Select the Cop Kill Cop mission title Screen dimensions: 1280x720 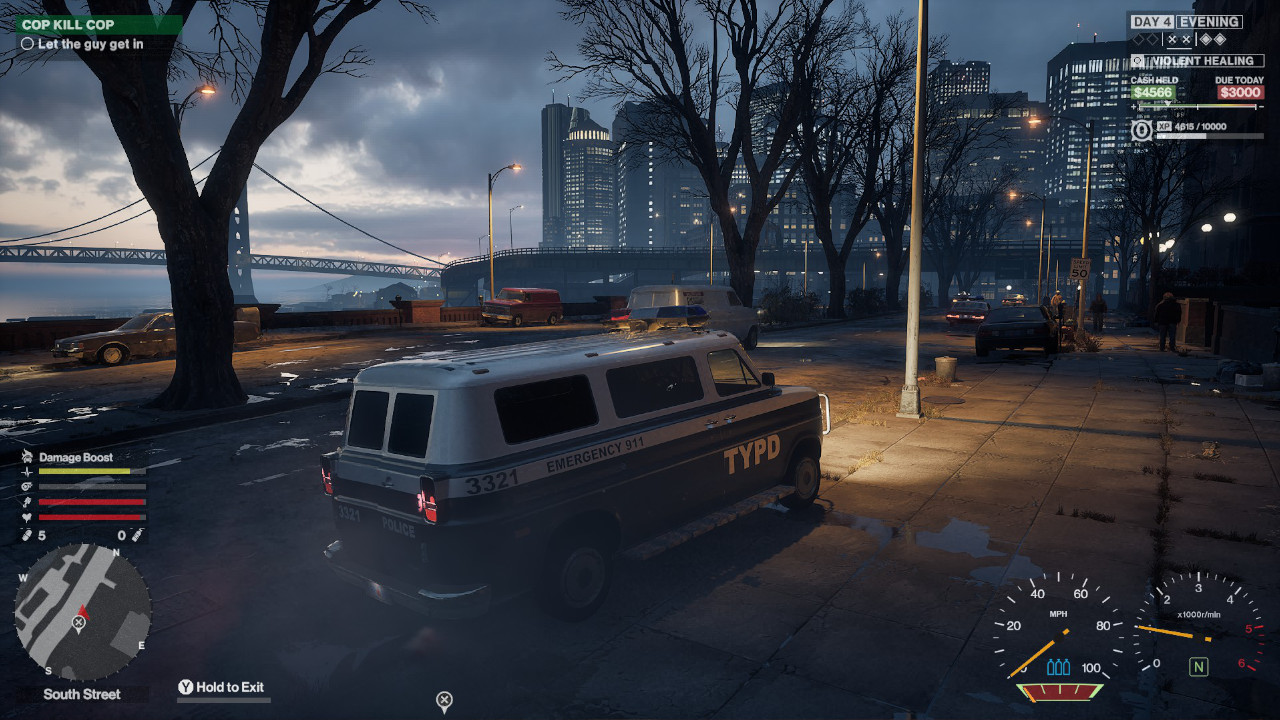[x=68, y=24]
